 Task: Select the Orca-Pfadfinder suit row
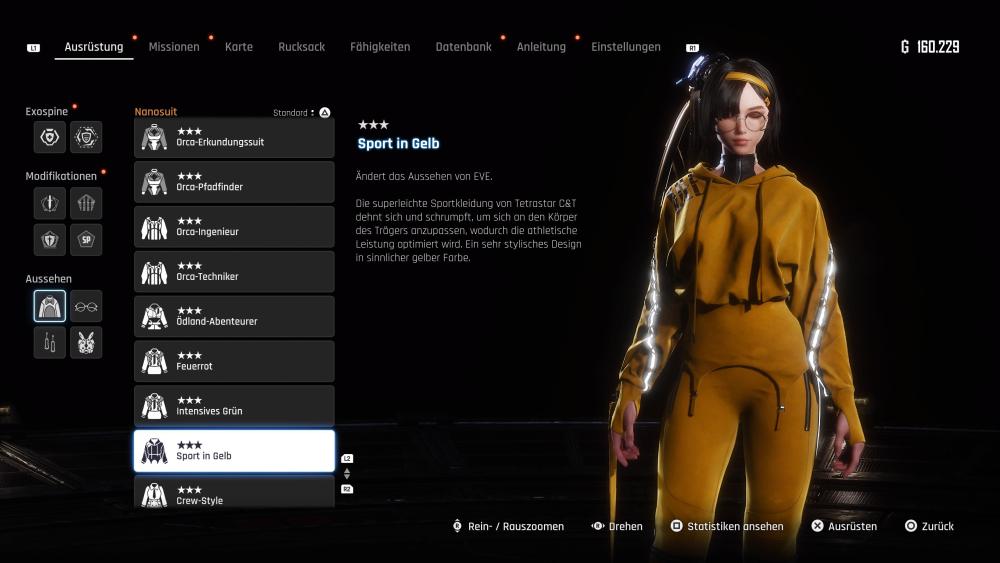[234, 182]
